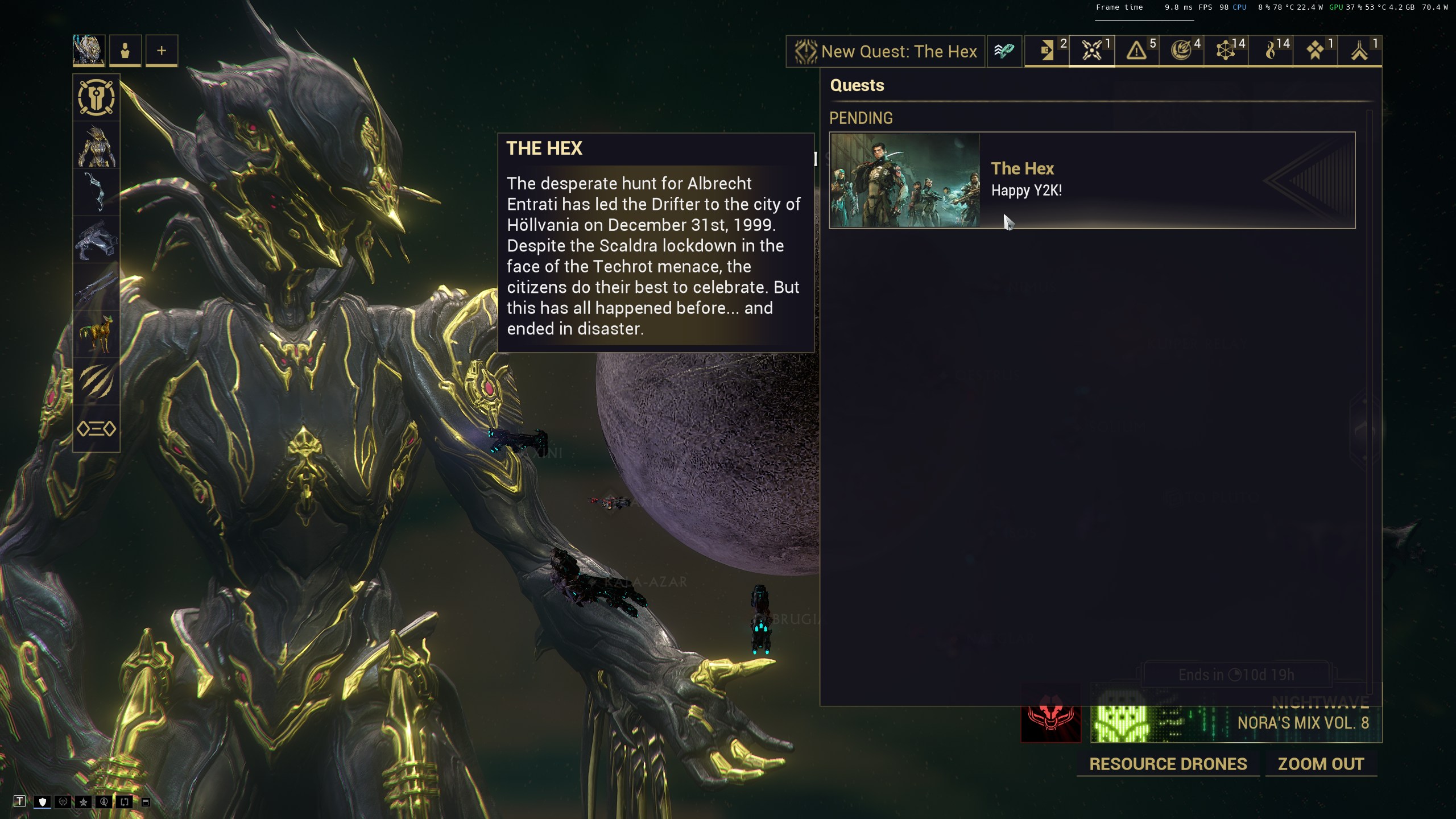The image size is (1456, 819).
Task: Open the warframe loadout slot
Action: 96,146
